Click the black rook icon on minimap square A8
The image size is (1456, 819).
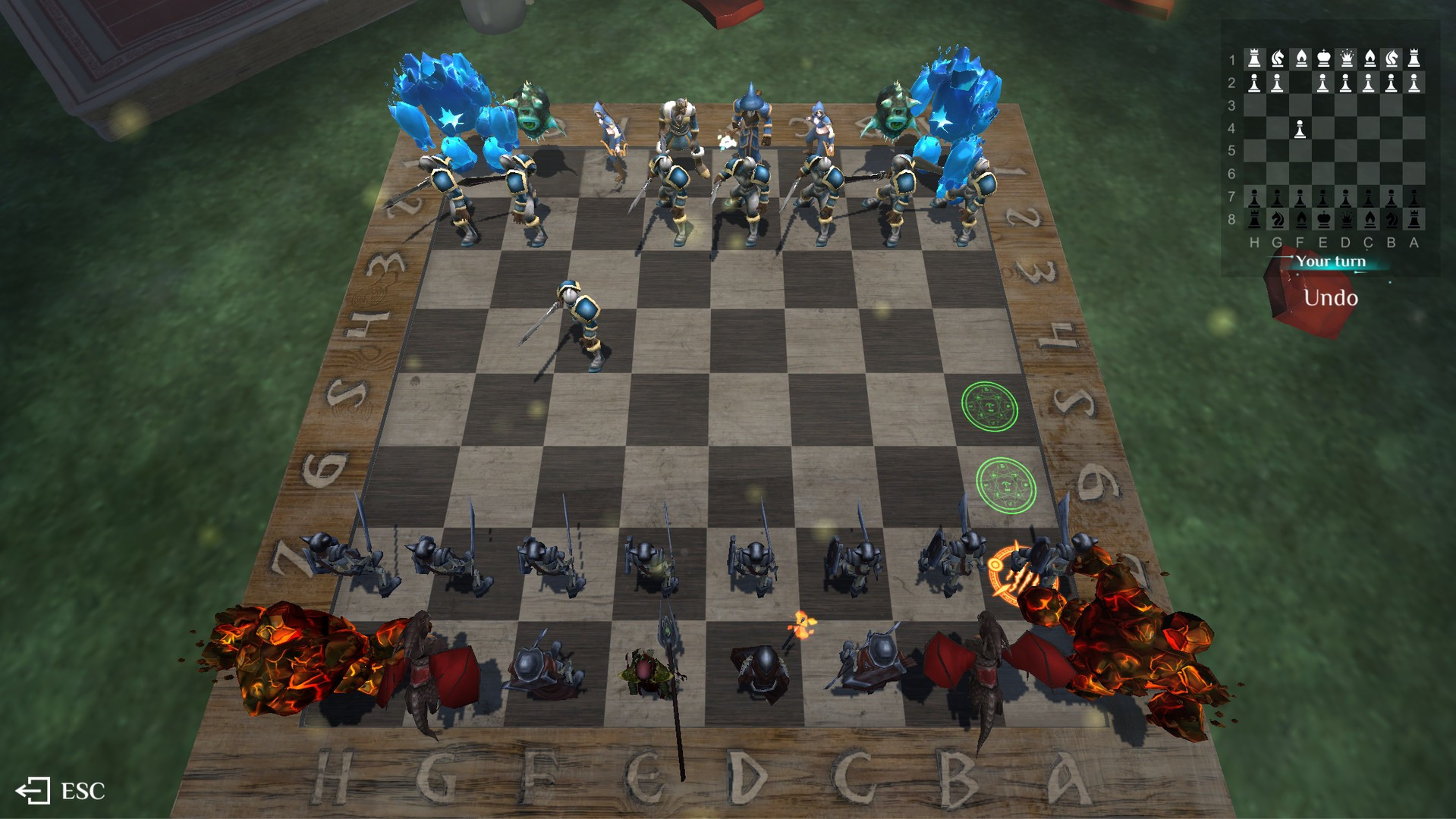pyautogui.click(x=1413, y=220)
